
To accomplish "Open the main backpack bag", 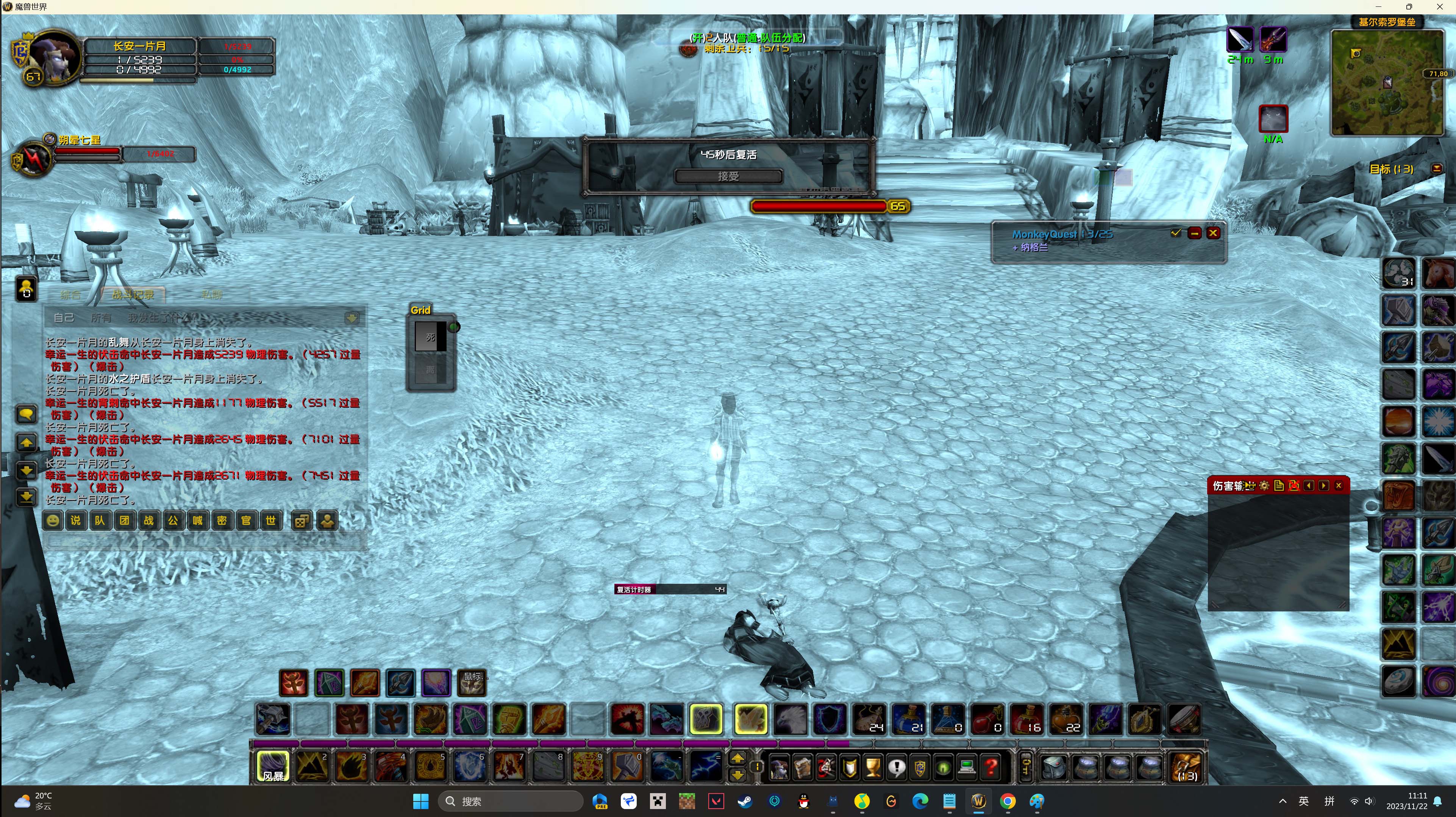I will tap(1186, 767).
